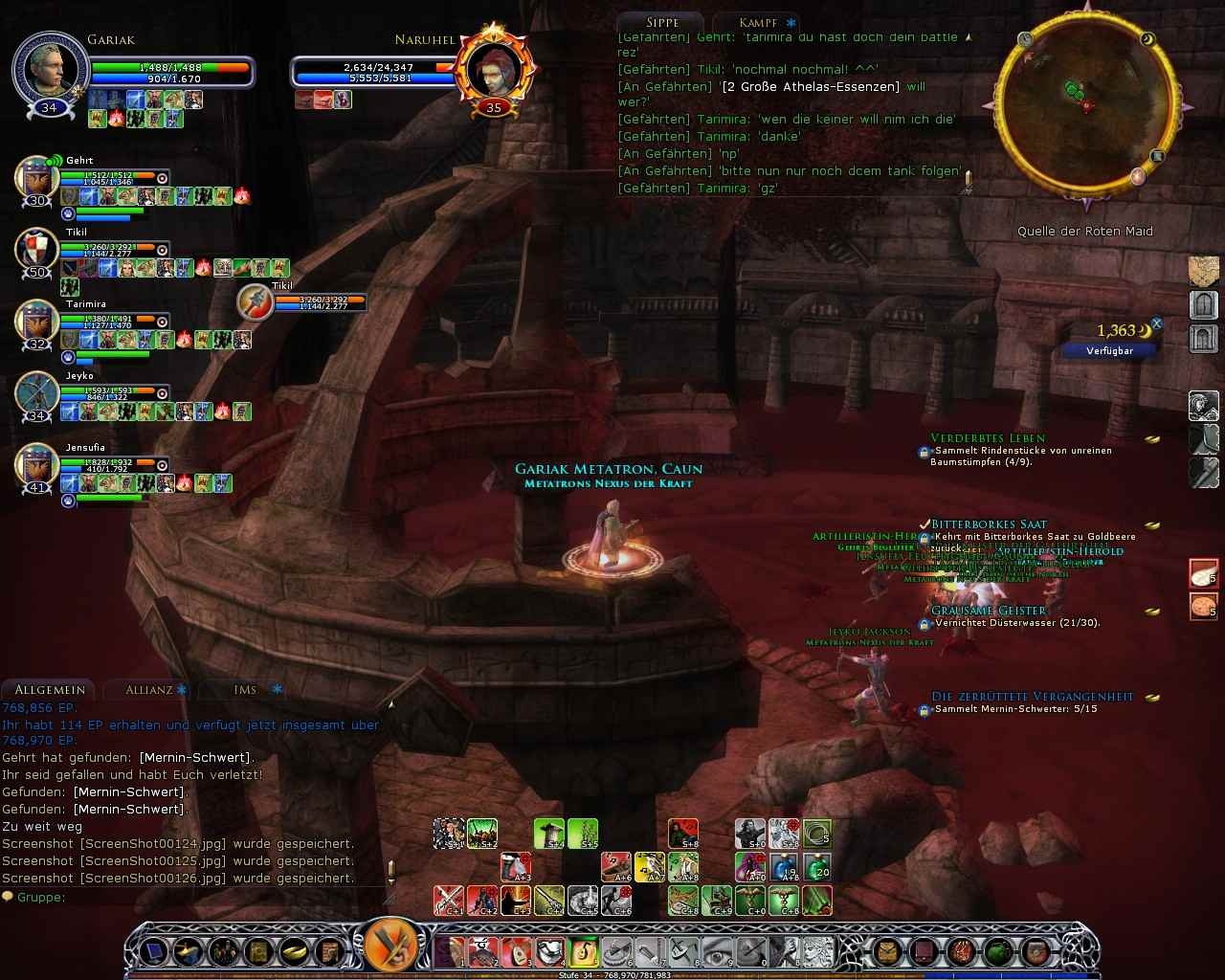The image size is (1225, 980).
Task: Target Tarimira in the fellowship list
Action: [38, 323]
